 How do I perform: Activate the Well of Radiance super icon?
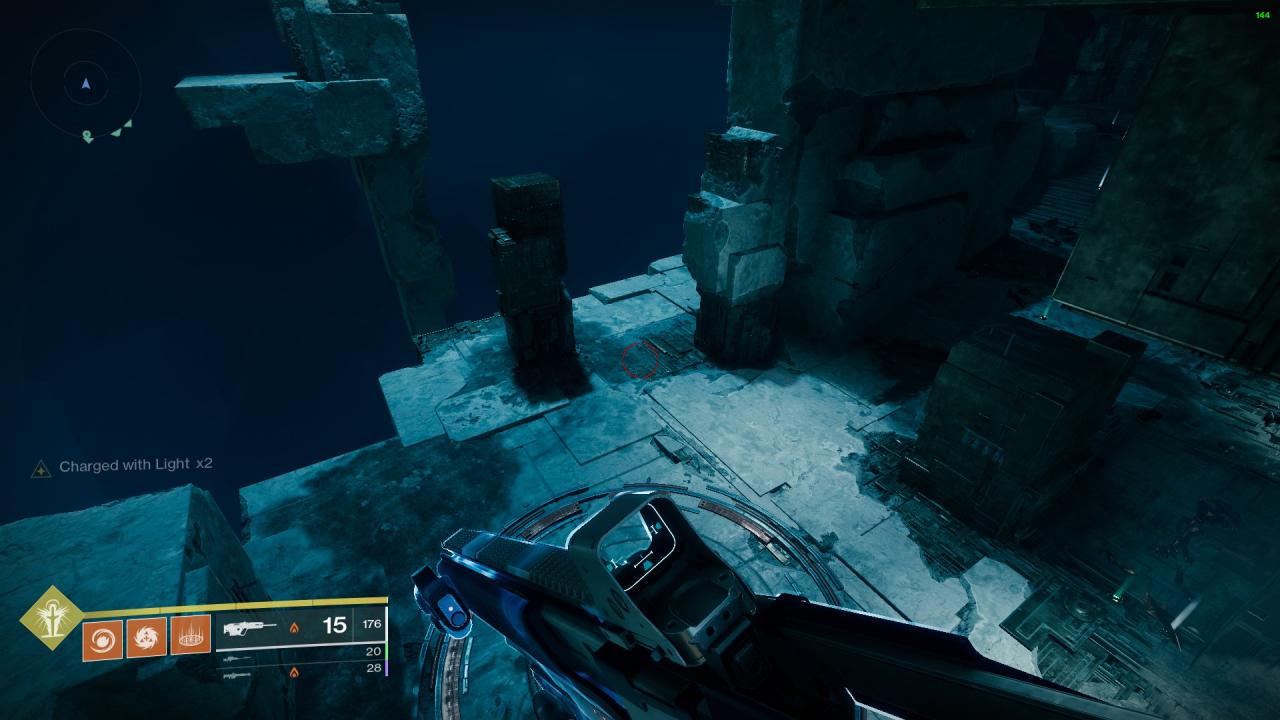(50, 616)
